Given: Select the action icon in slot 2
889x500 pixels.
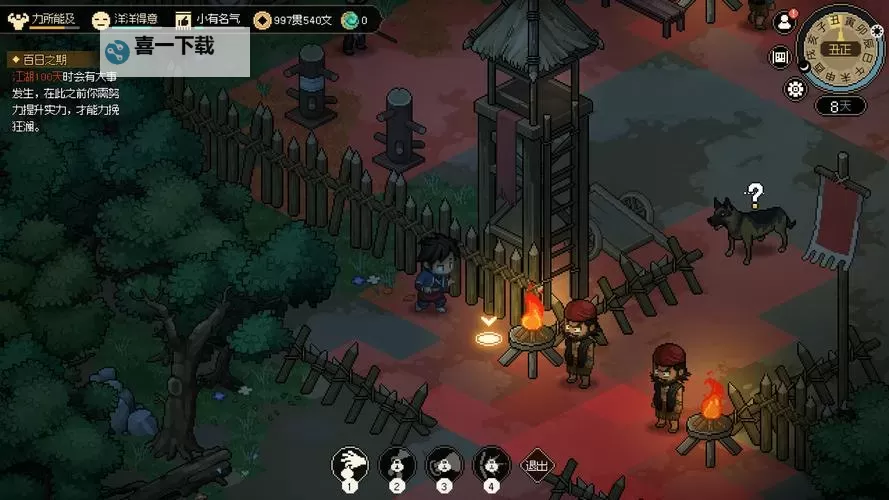Looking at the screenshot, I should click(x=396, y=463).
